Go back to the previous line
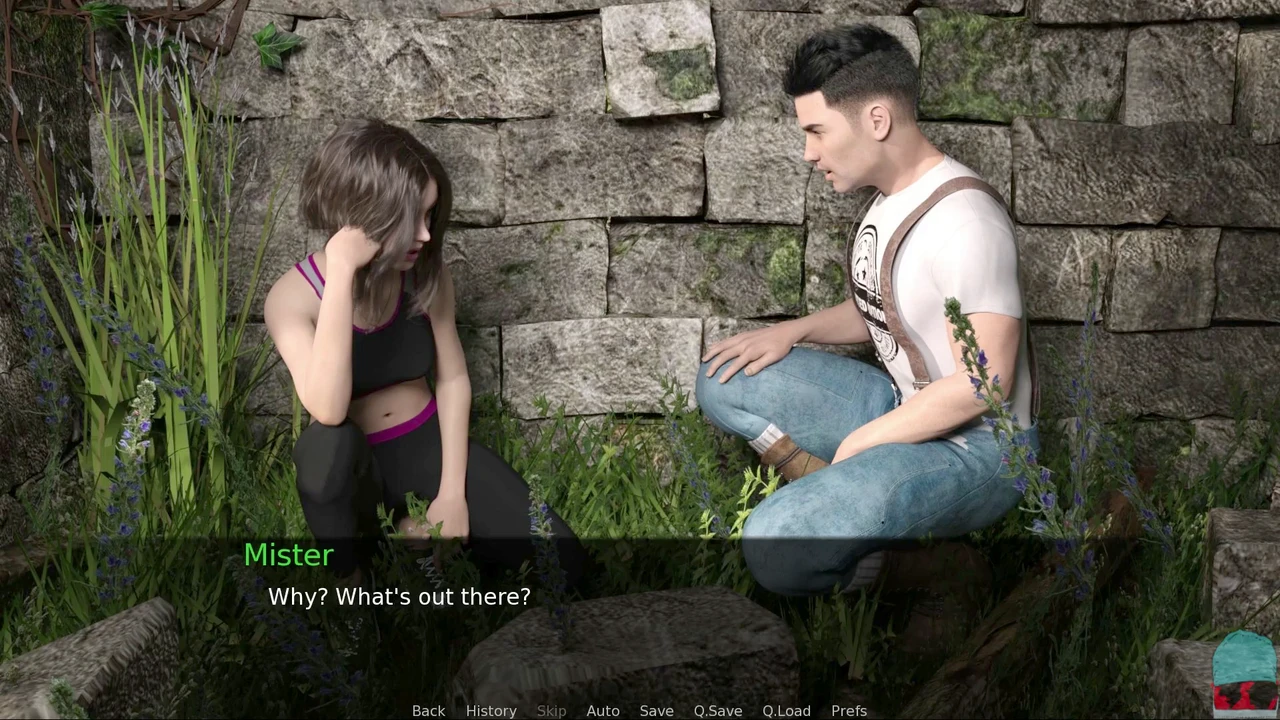The height and width of the screenshot is (720, 1280). click(428, 710)
